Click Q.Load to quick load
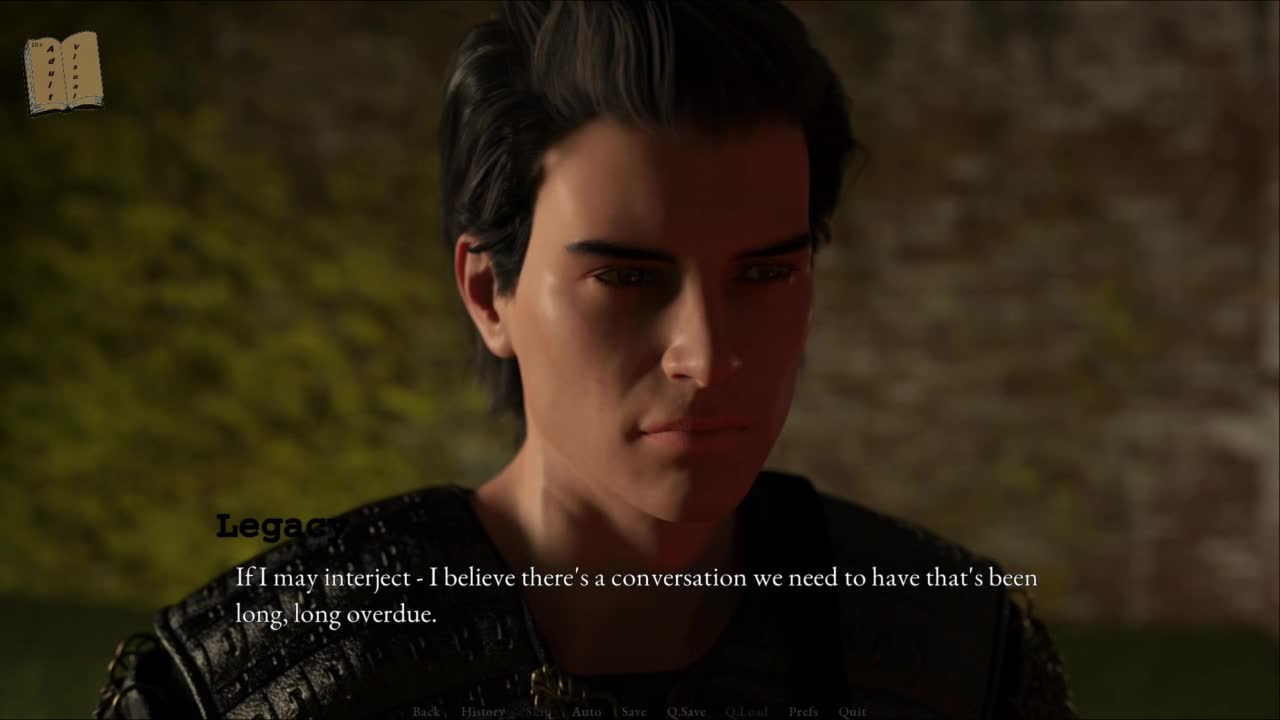Viewport: 1280px width, 720px height. (746, 712)
